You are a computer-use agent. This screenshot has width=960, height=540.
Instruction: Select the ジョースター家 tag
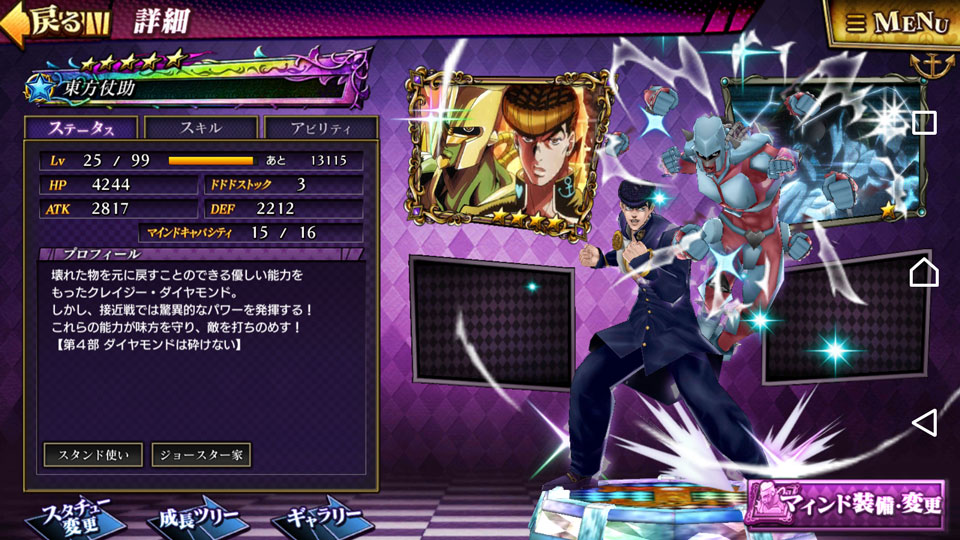pos(201,454)
